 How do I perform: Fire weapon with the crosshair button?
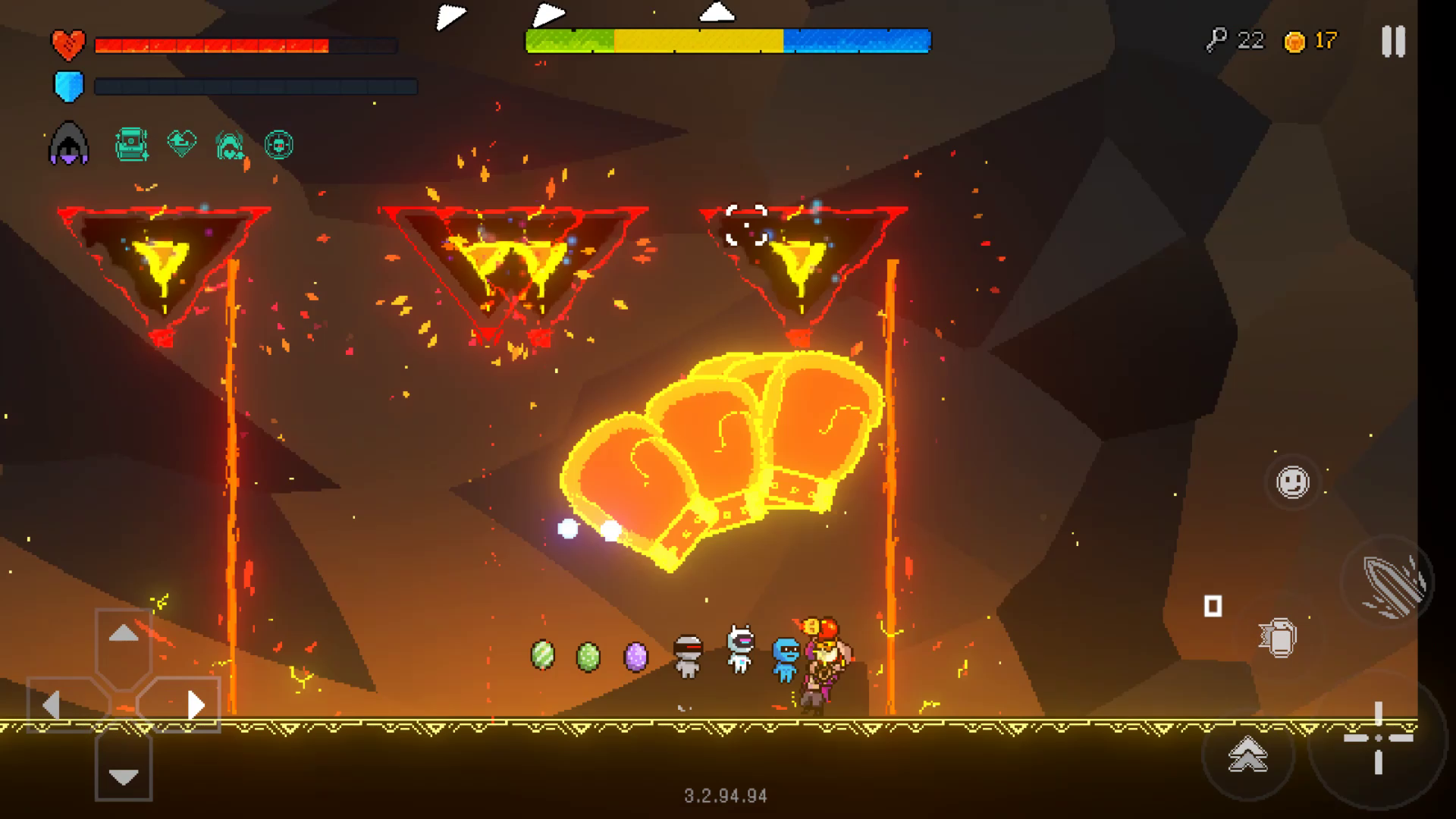1378,737
